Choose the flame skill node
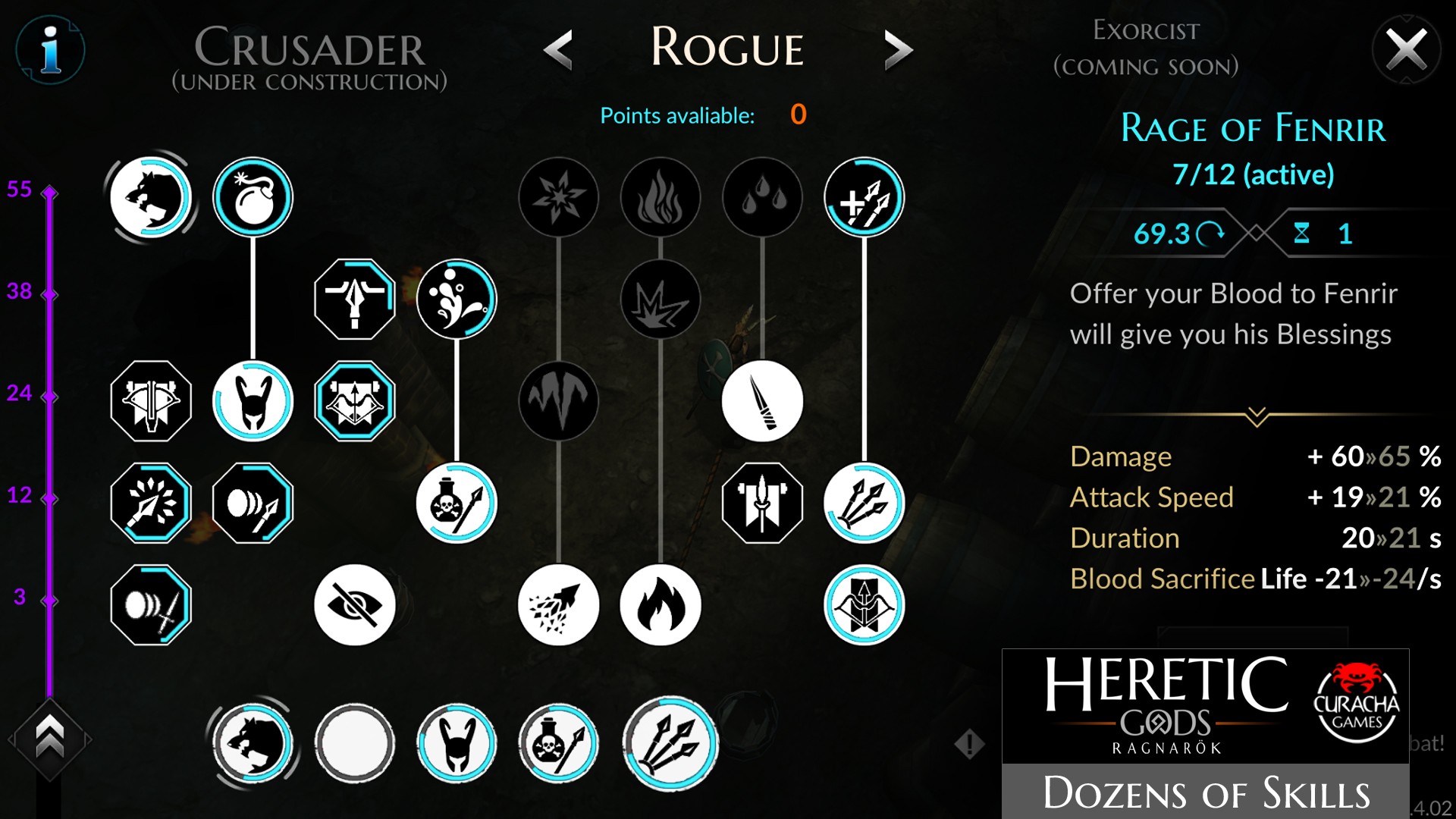Viewport: 1456px width, 819px height. pos(661,604)
